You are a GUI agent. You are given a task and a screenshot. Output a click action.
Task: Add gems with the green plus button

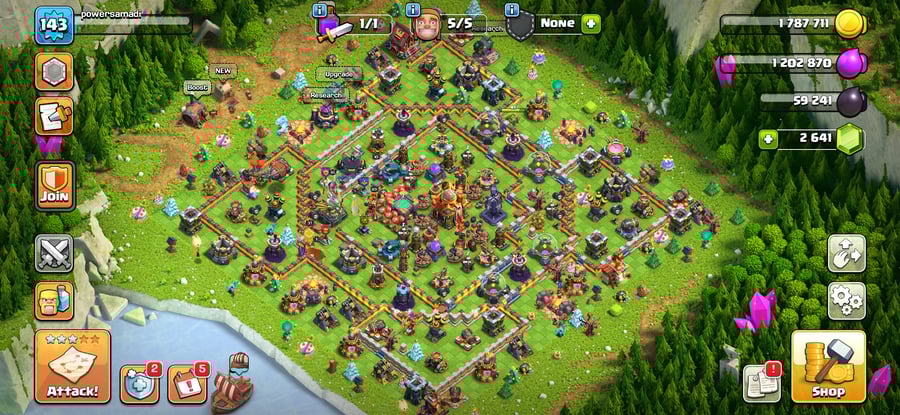click(768, 138)
